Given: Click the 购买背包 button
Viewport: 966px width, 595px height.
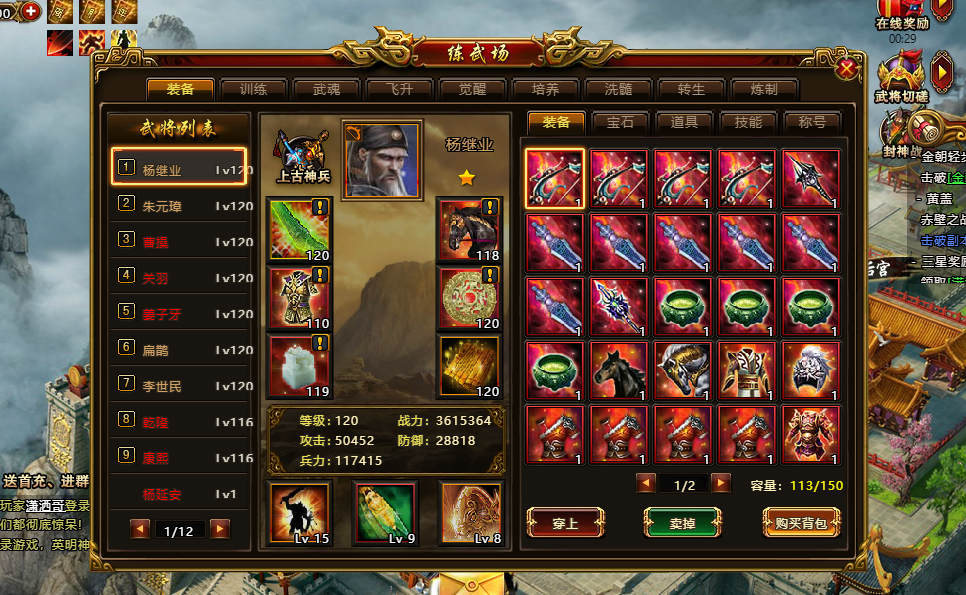Looking at the screenshot, I should pos(800,522).
